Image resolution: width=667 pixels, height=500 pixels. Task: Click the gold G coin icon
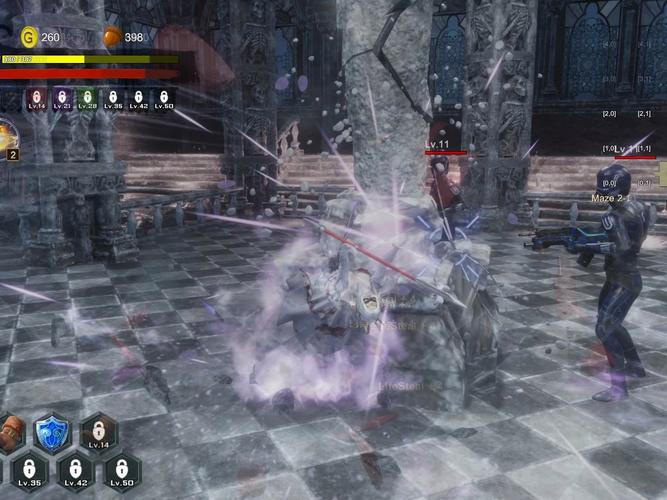[x=28, y=37]
